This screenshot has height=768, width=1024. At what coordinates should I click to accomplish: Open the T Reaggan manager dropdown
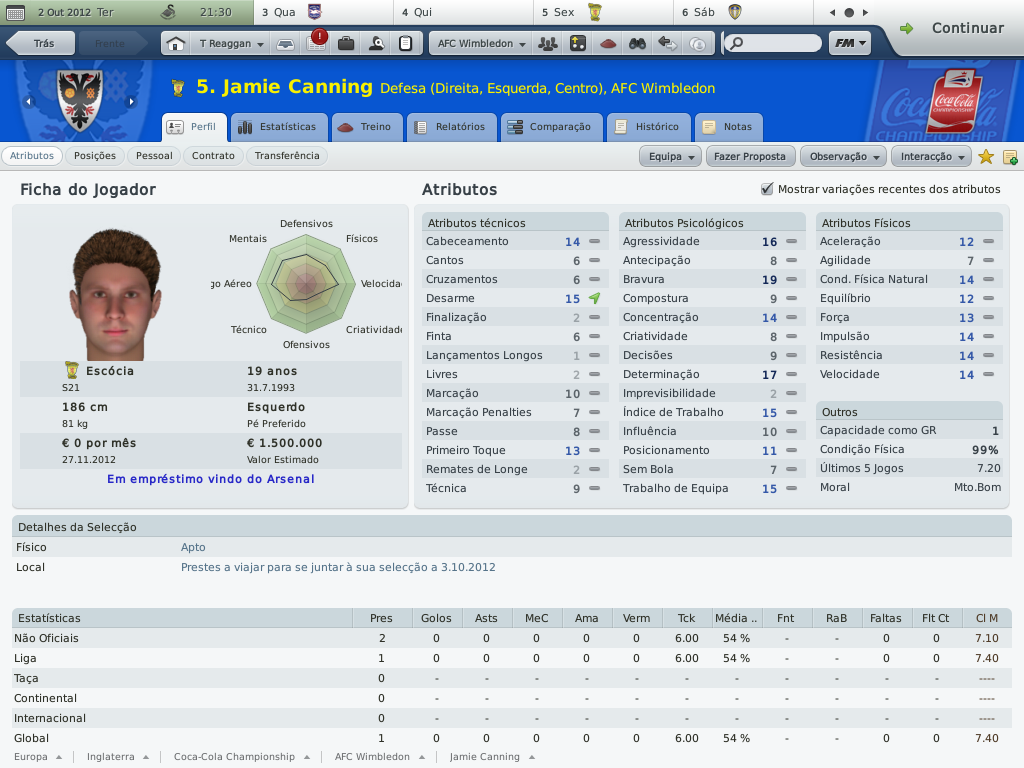tap(231, 44)
